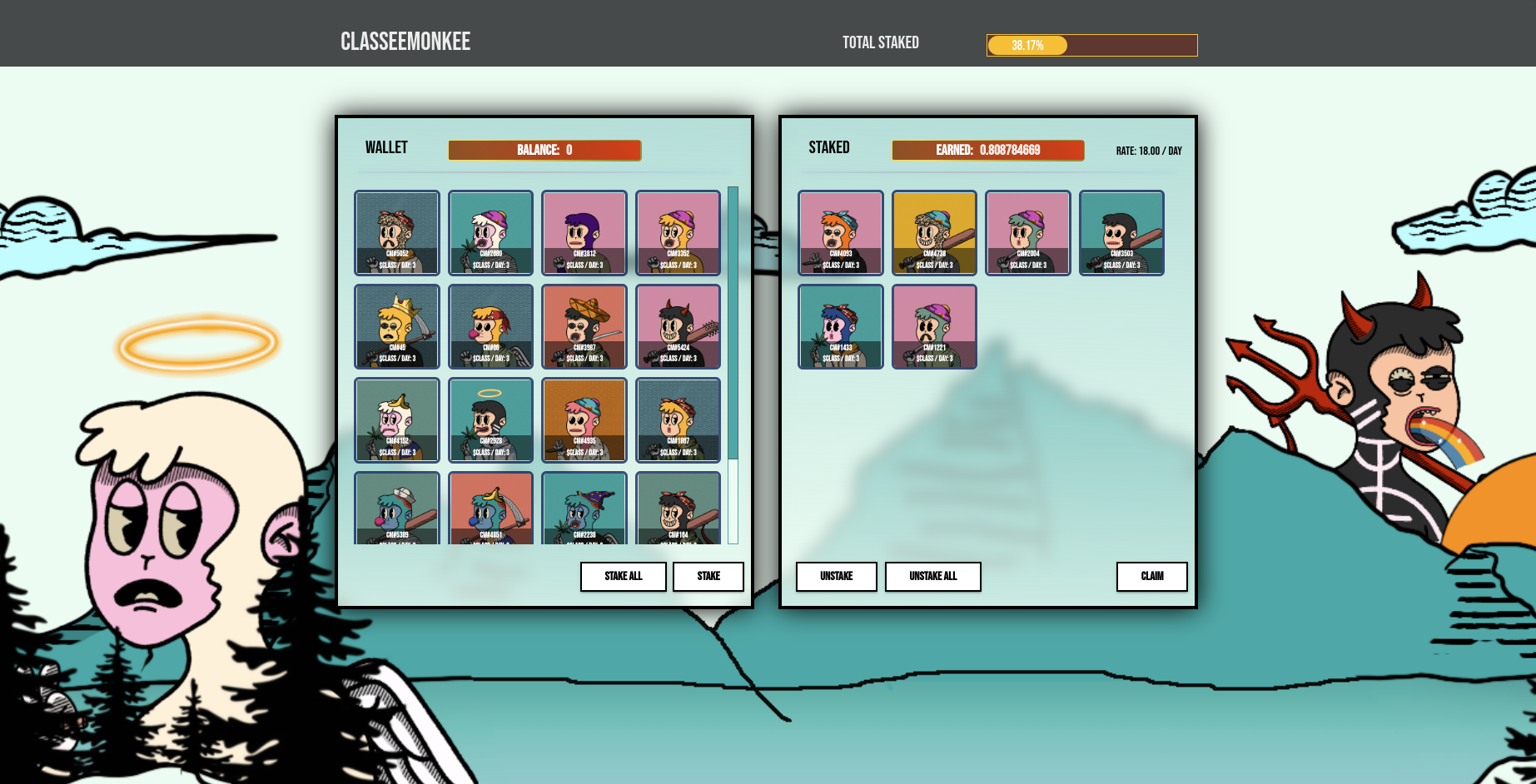Select the crowned monkey CM#45
This screenshot has height=784, width=1536.
coord(397,326)
